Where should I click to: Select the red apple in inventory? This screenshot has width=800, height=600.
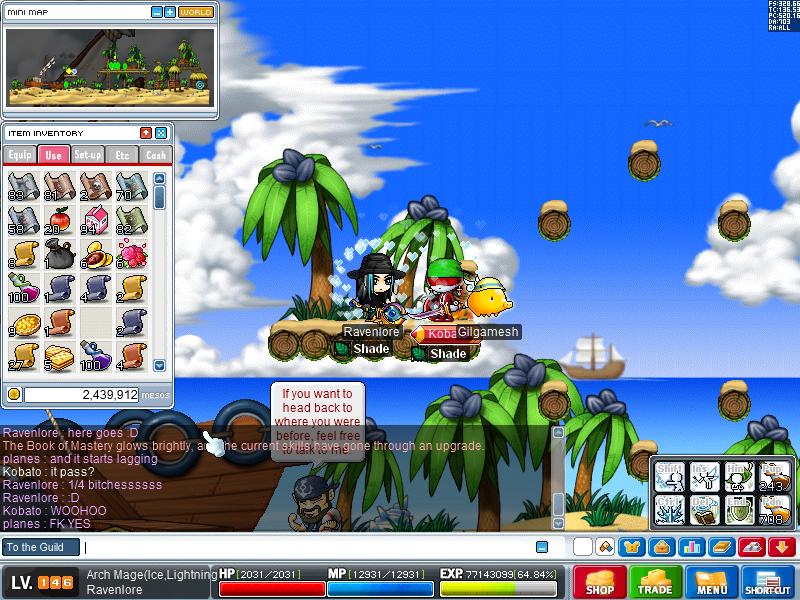pos(59,218)
